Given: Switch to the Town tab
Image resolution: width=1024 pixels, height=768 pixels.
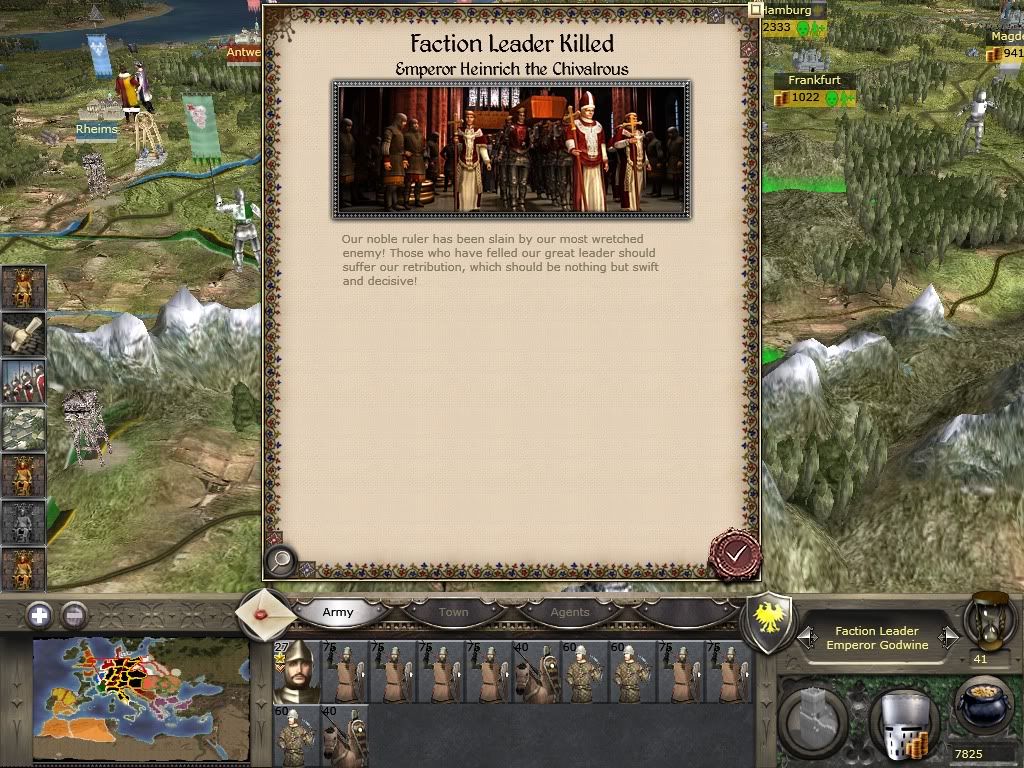Looking at the screenshot, I should tap(453, 612).
